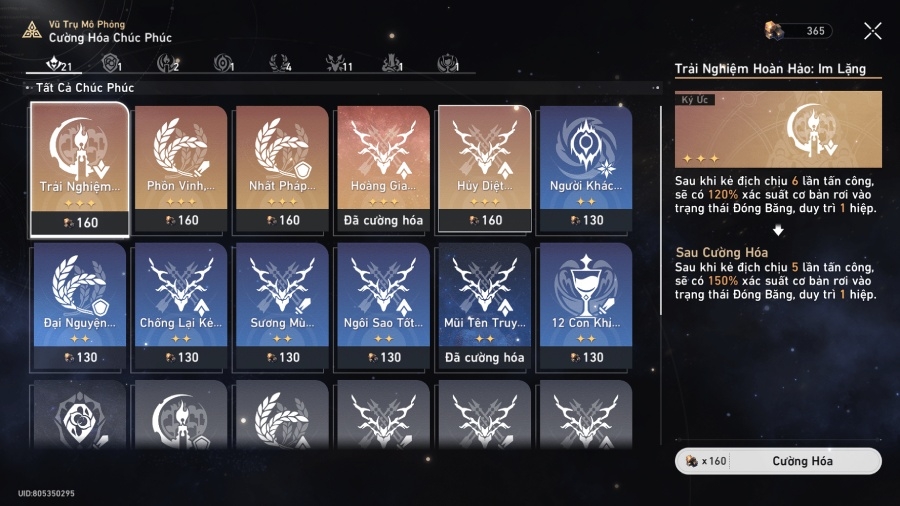This screenshot has width=900, height=506.
Task: Choose the Phồn Vinh blessing card
Action: tap(181, 169)
